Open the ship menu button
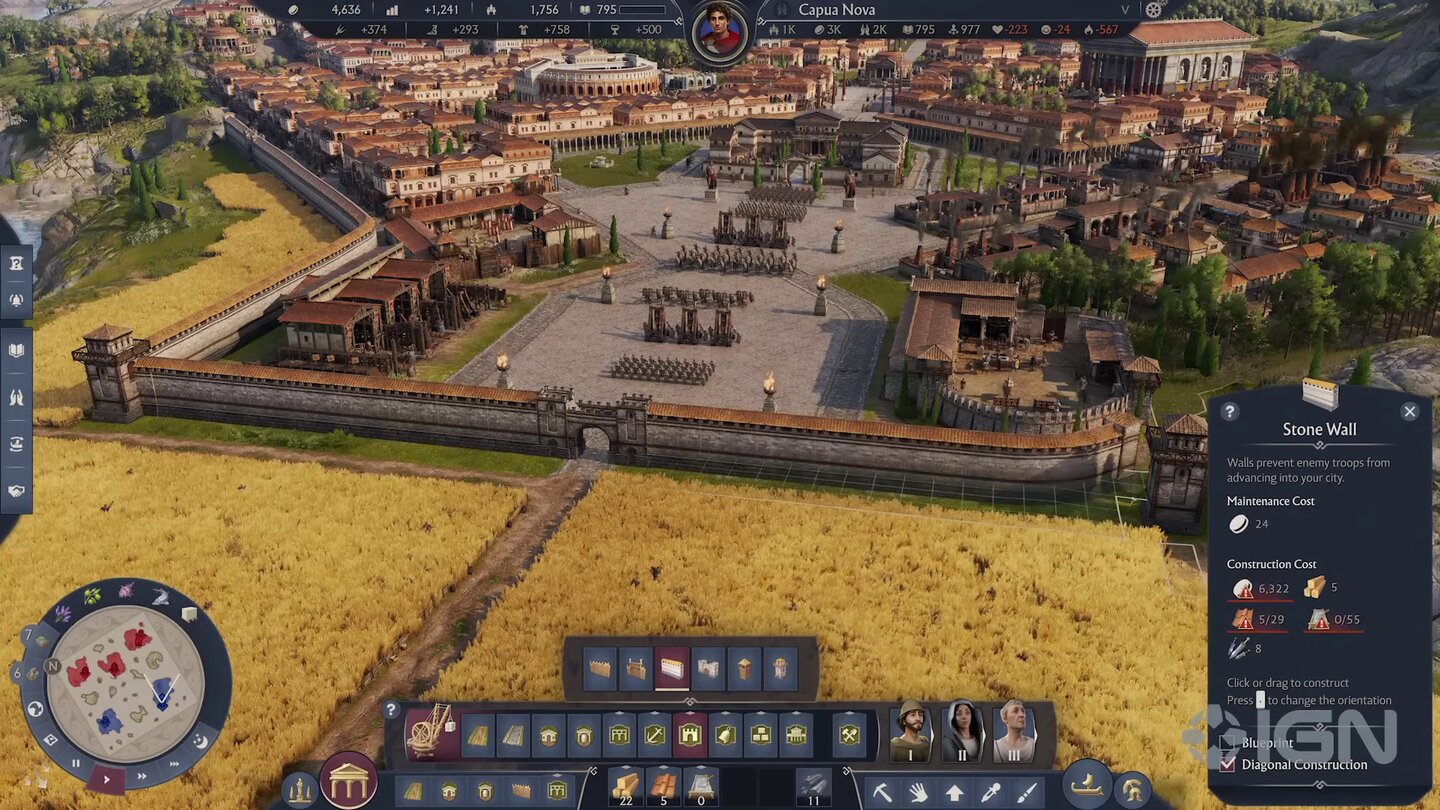 [1087, 783]
